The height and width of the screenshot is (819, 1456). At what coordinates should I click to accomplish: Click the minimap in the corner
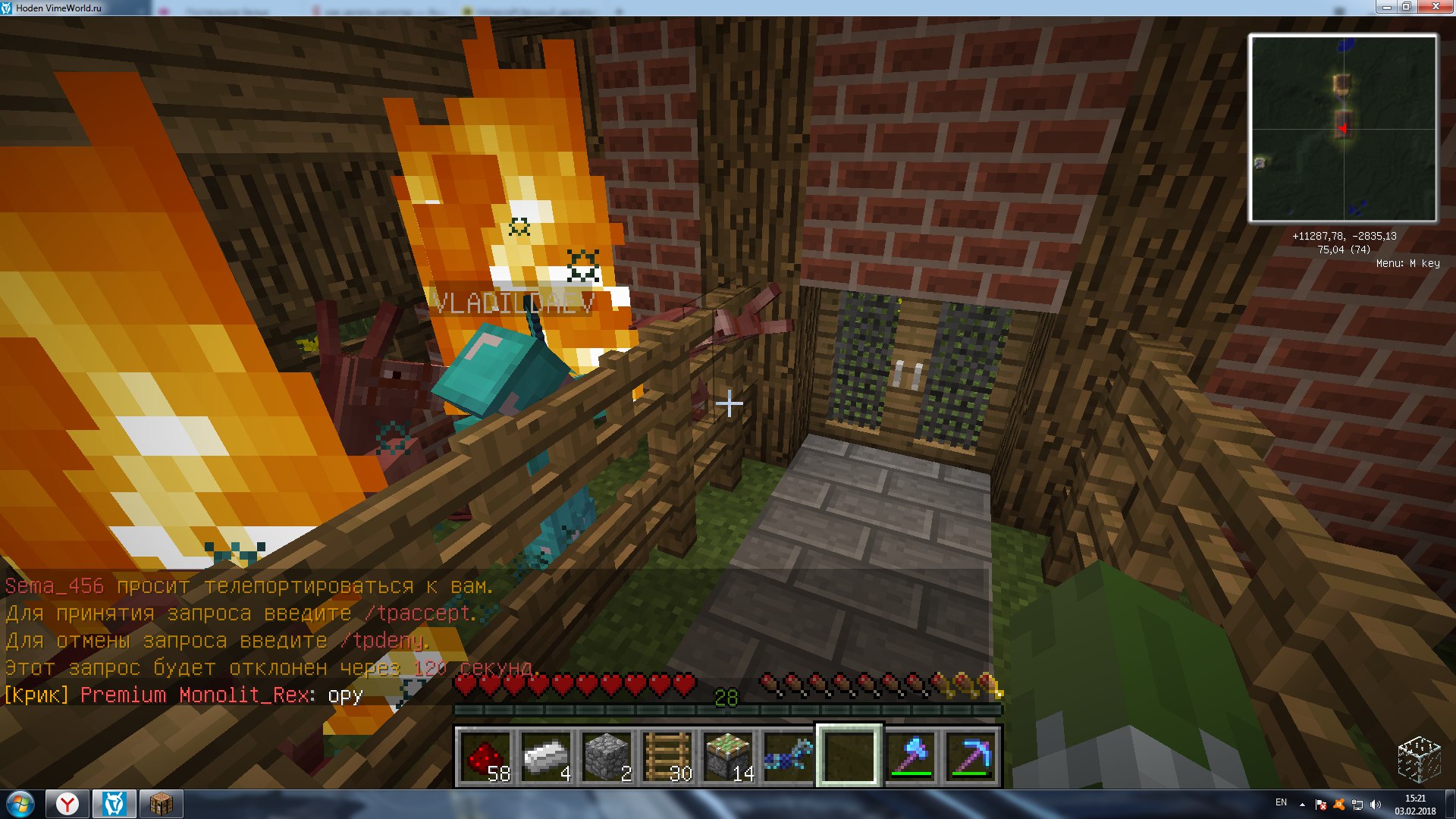coord(1342,128)
